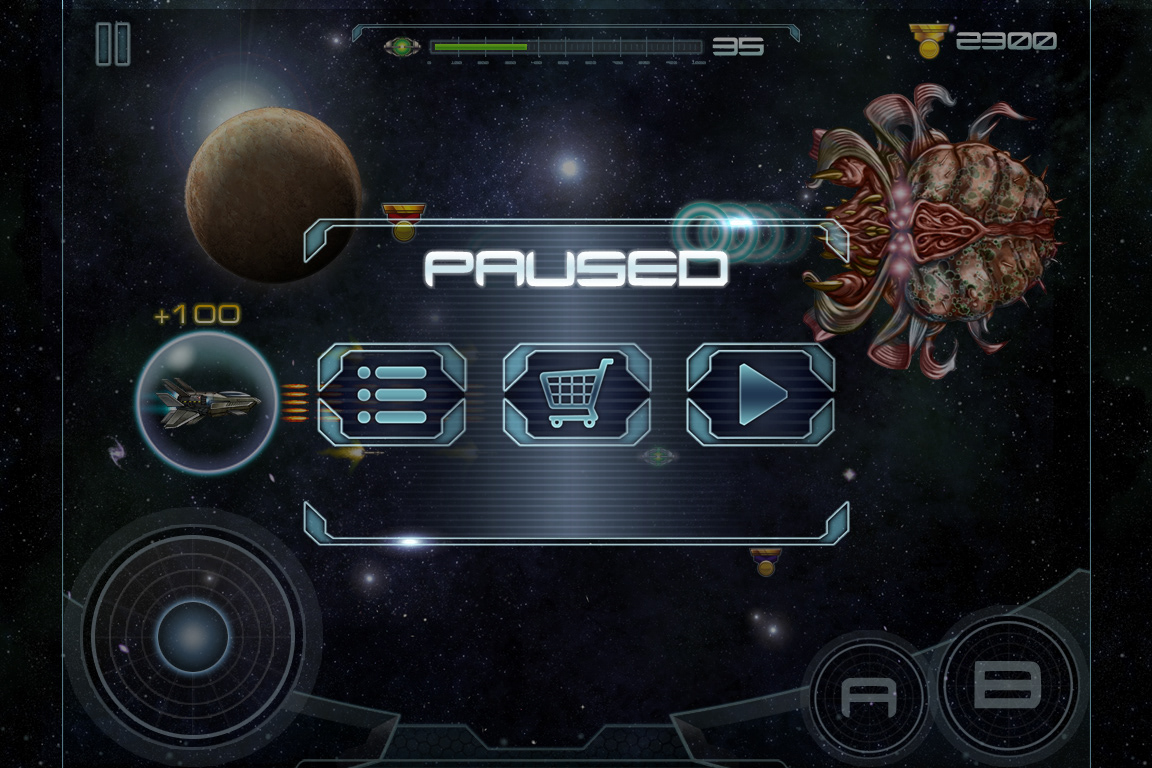Tap the pause icon in the corner

click(x=113, y=45)
